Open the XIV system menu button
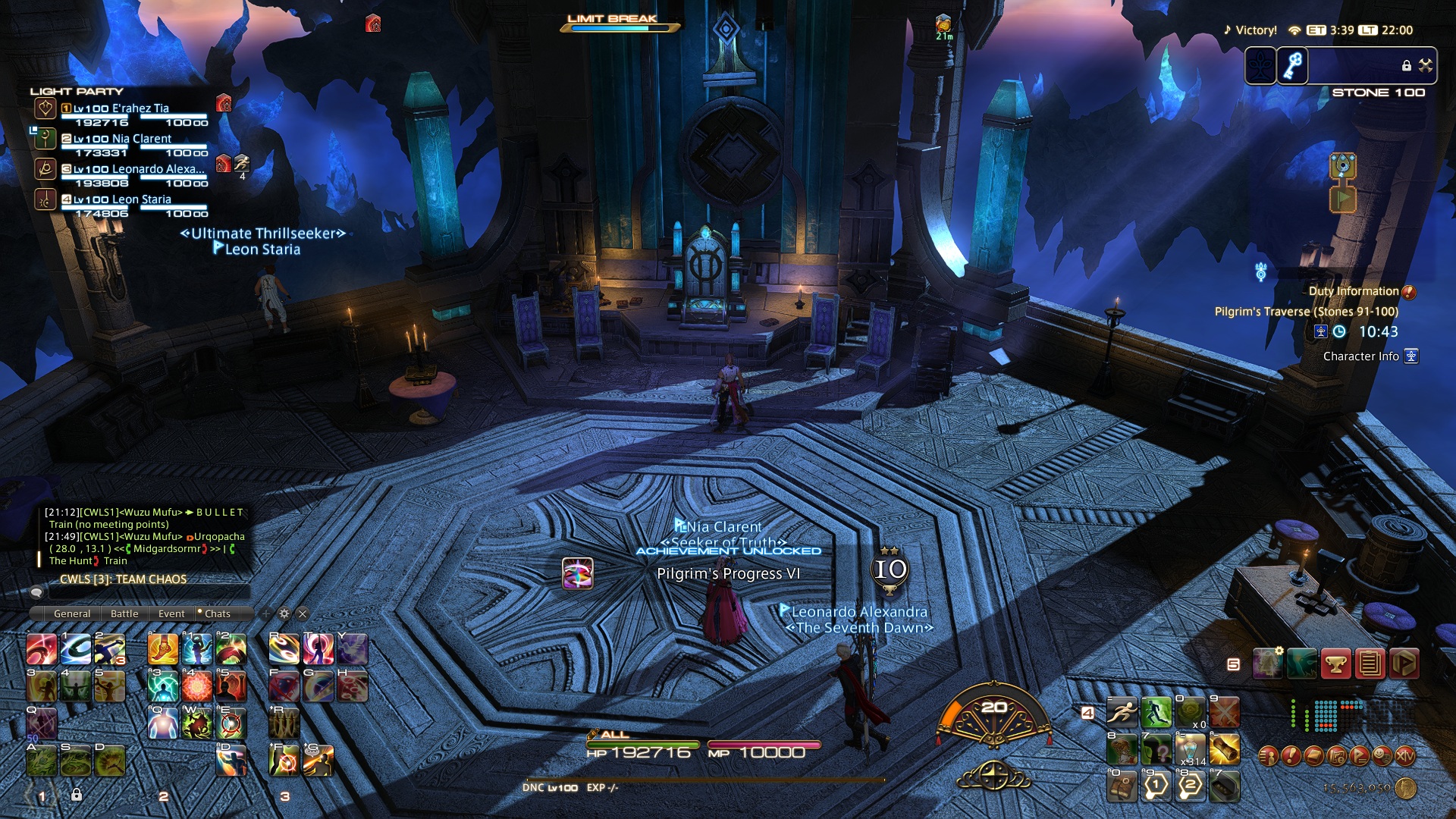Screen dimensions: 1456x819 click(1405, 756)
